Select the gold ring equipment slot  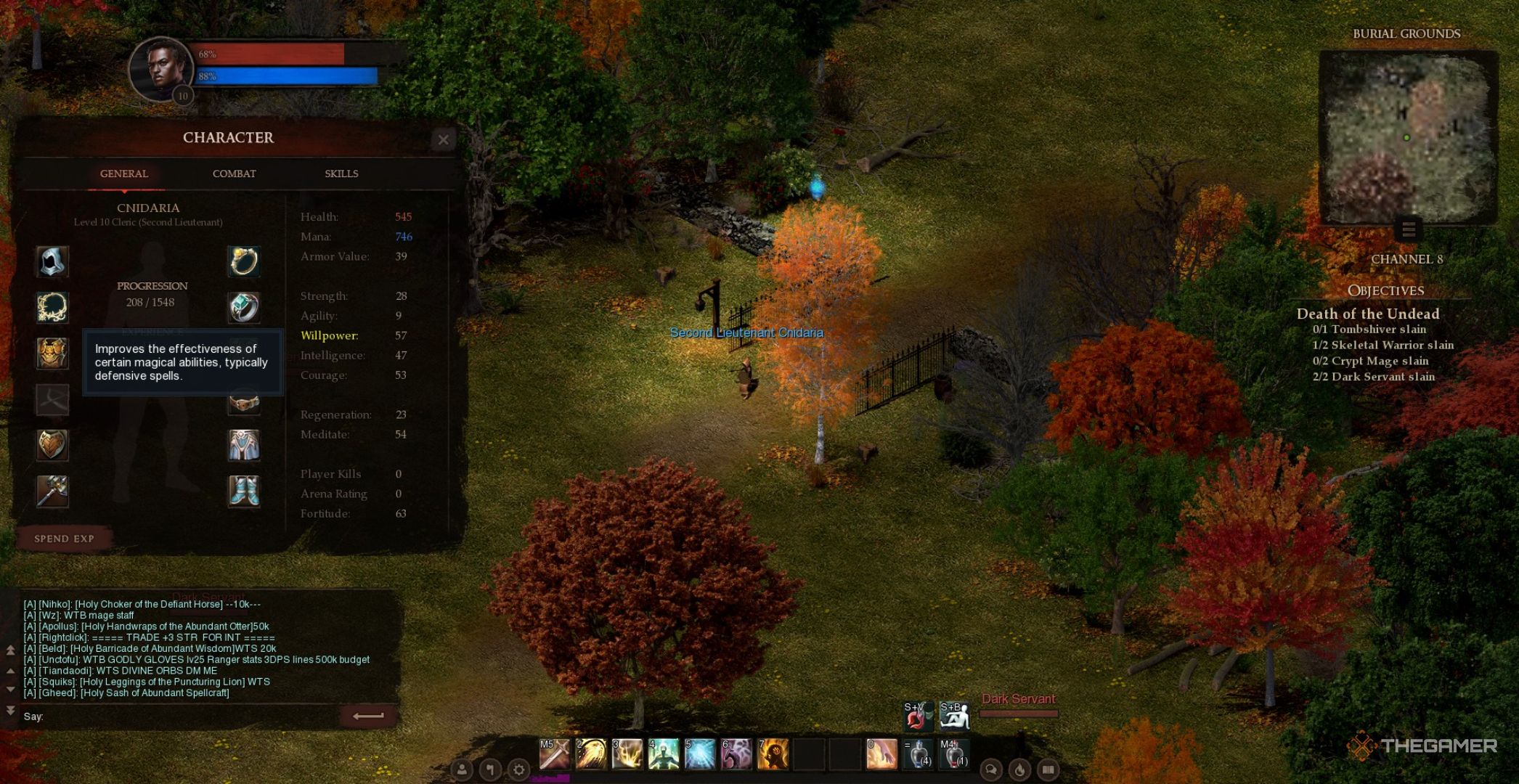tap(244, 261)
